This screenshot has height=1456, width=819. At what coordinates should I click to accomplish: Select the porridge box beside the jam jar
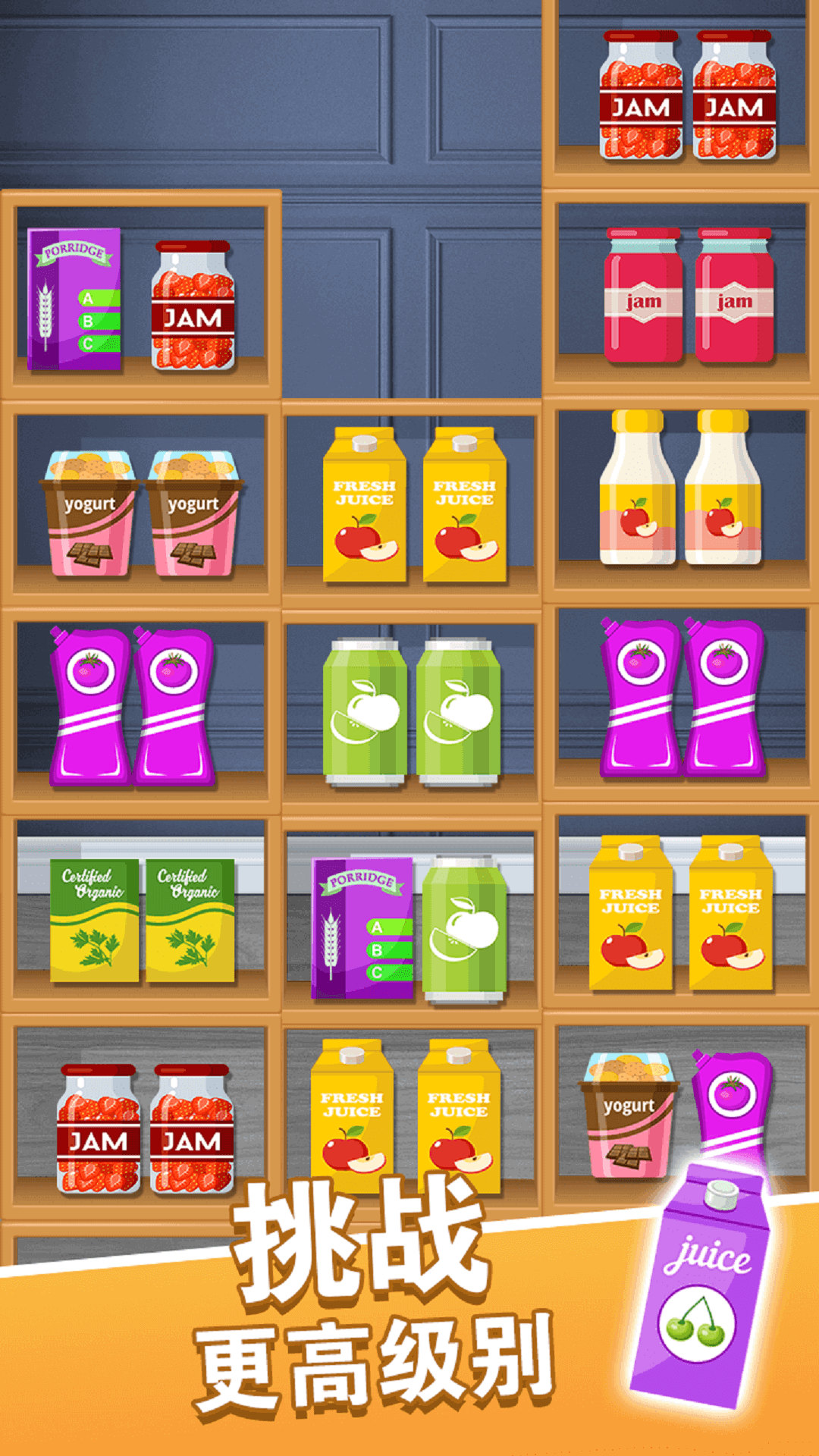click(x=74, y=300)
